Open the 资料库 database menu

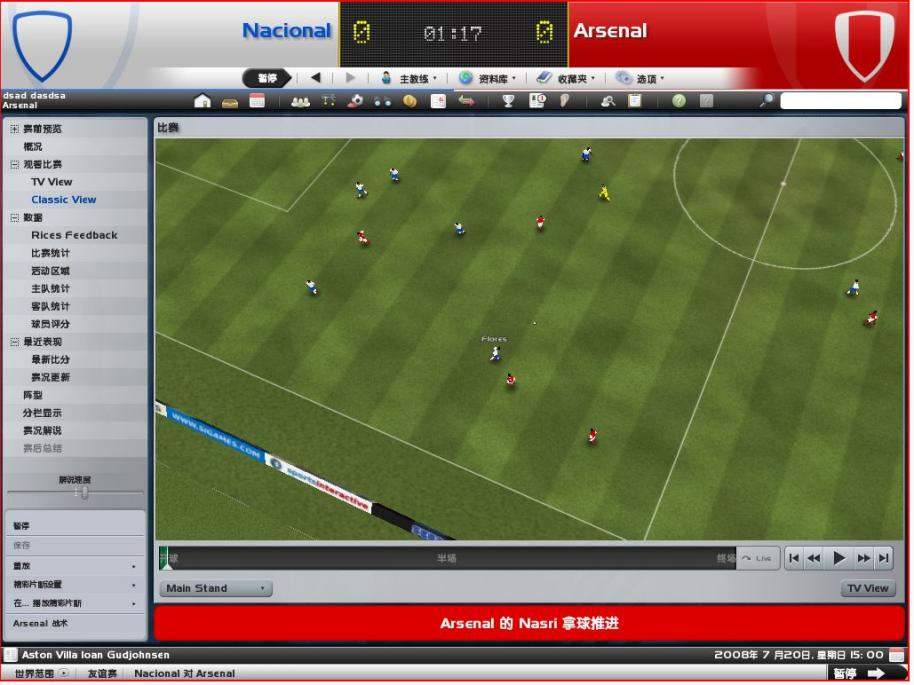coord(488,78)
